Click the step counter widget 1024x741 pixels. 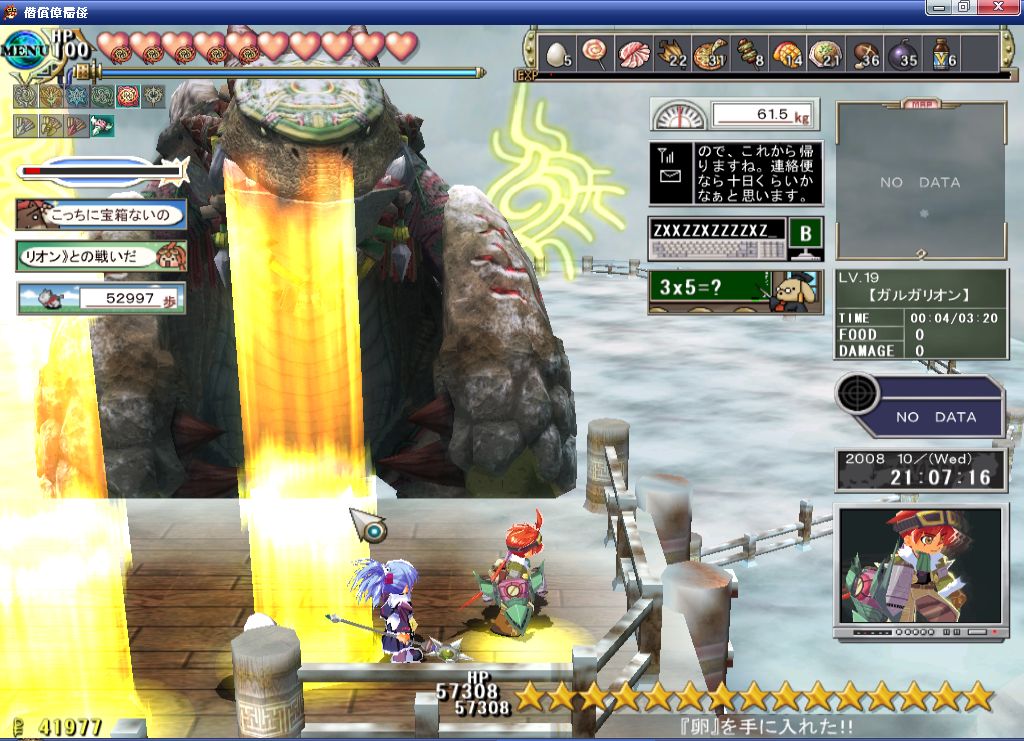(x=101, y=297)
